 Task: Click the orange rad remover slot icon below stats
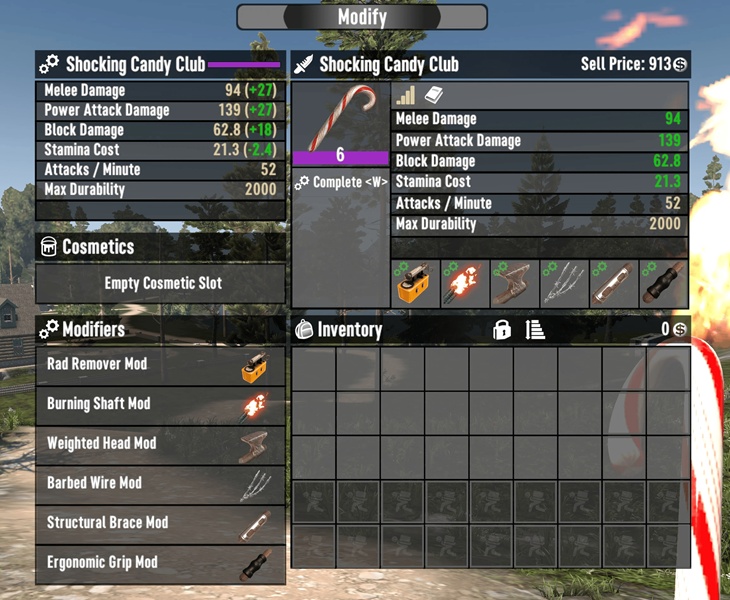pyautogui.click(x=416, y=284)
